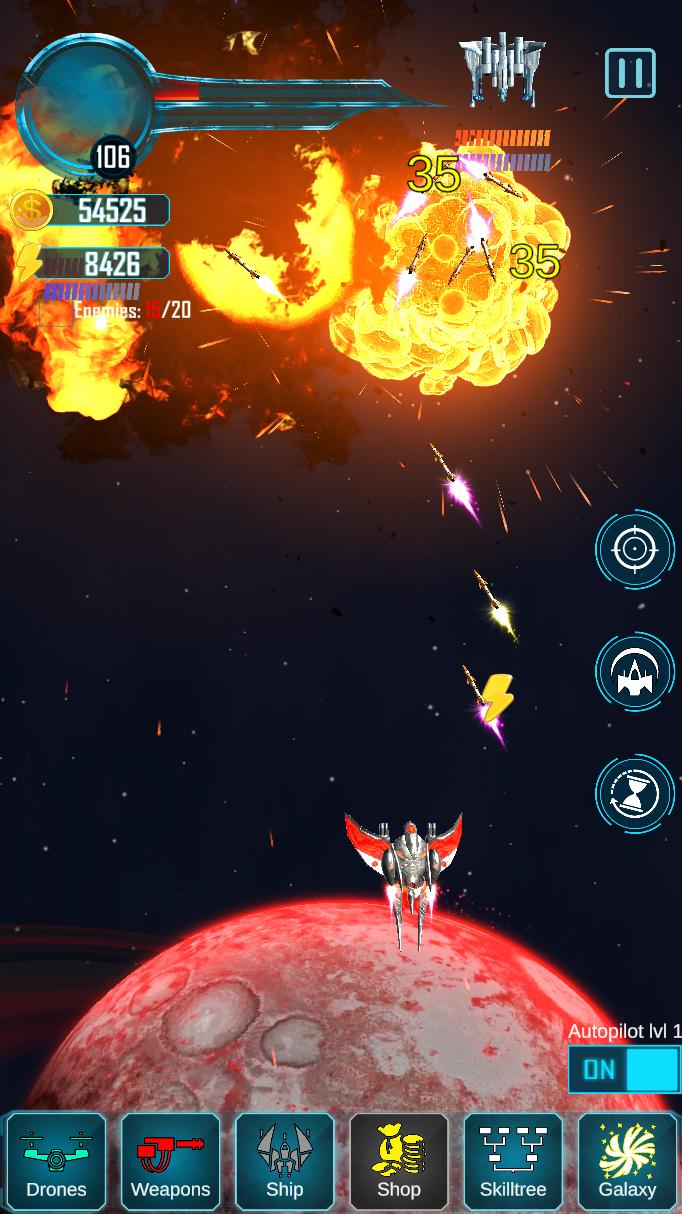This screenshot has width=682, height=1214.
Task: Use the hourglass time-slow ability
Action: tap(635, 794)
